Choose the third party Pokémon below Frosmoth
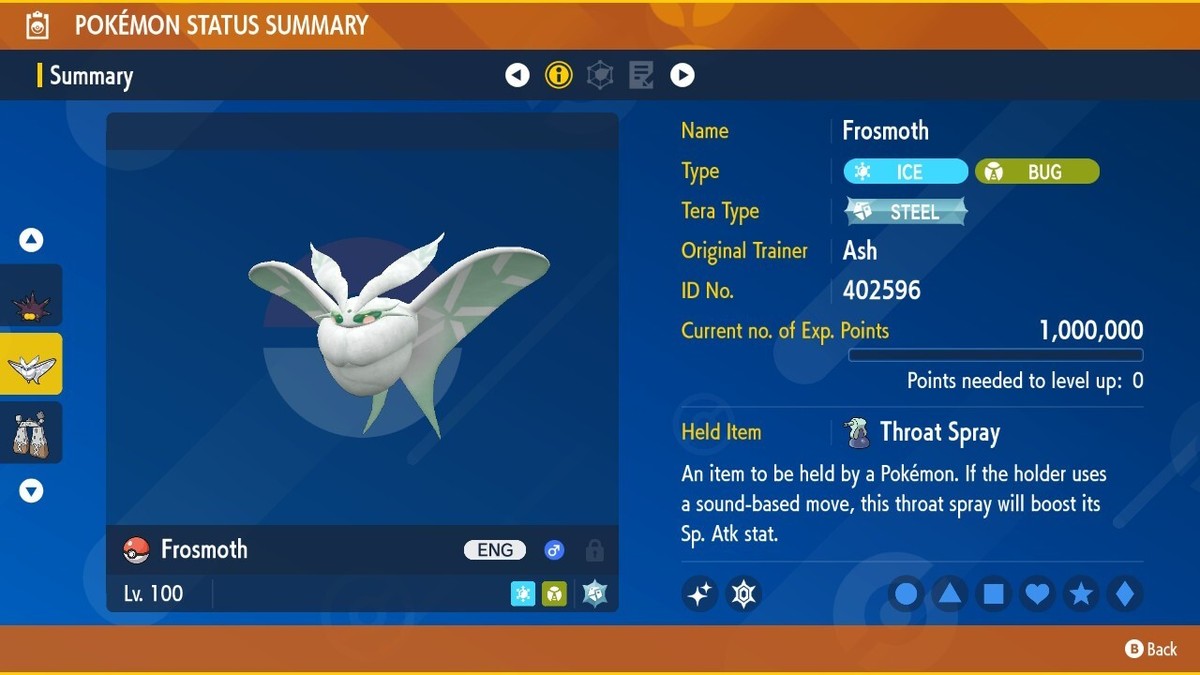 click(31, 433)
